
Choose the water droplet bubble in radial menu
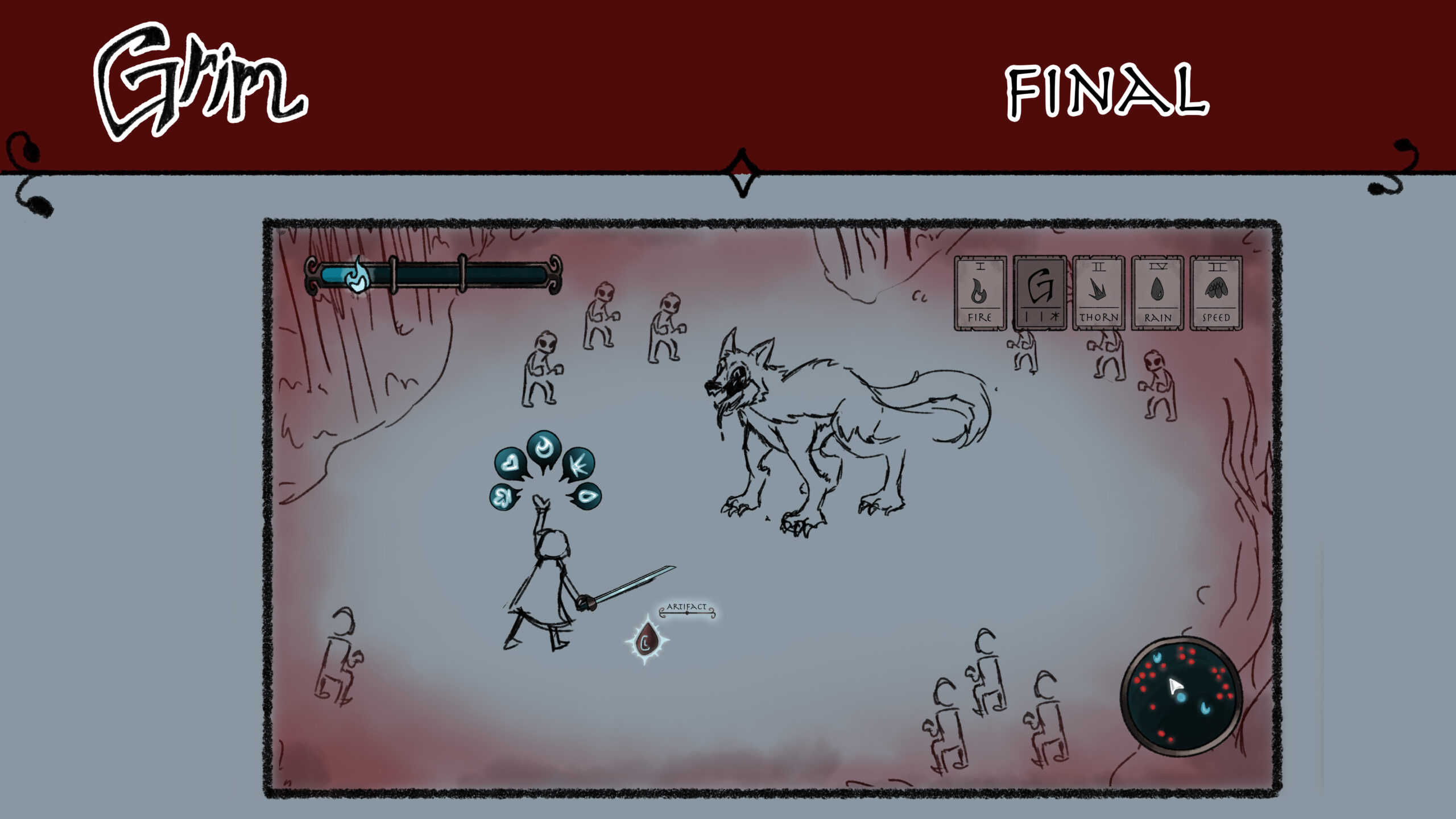coord(586,495)
